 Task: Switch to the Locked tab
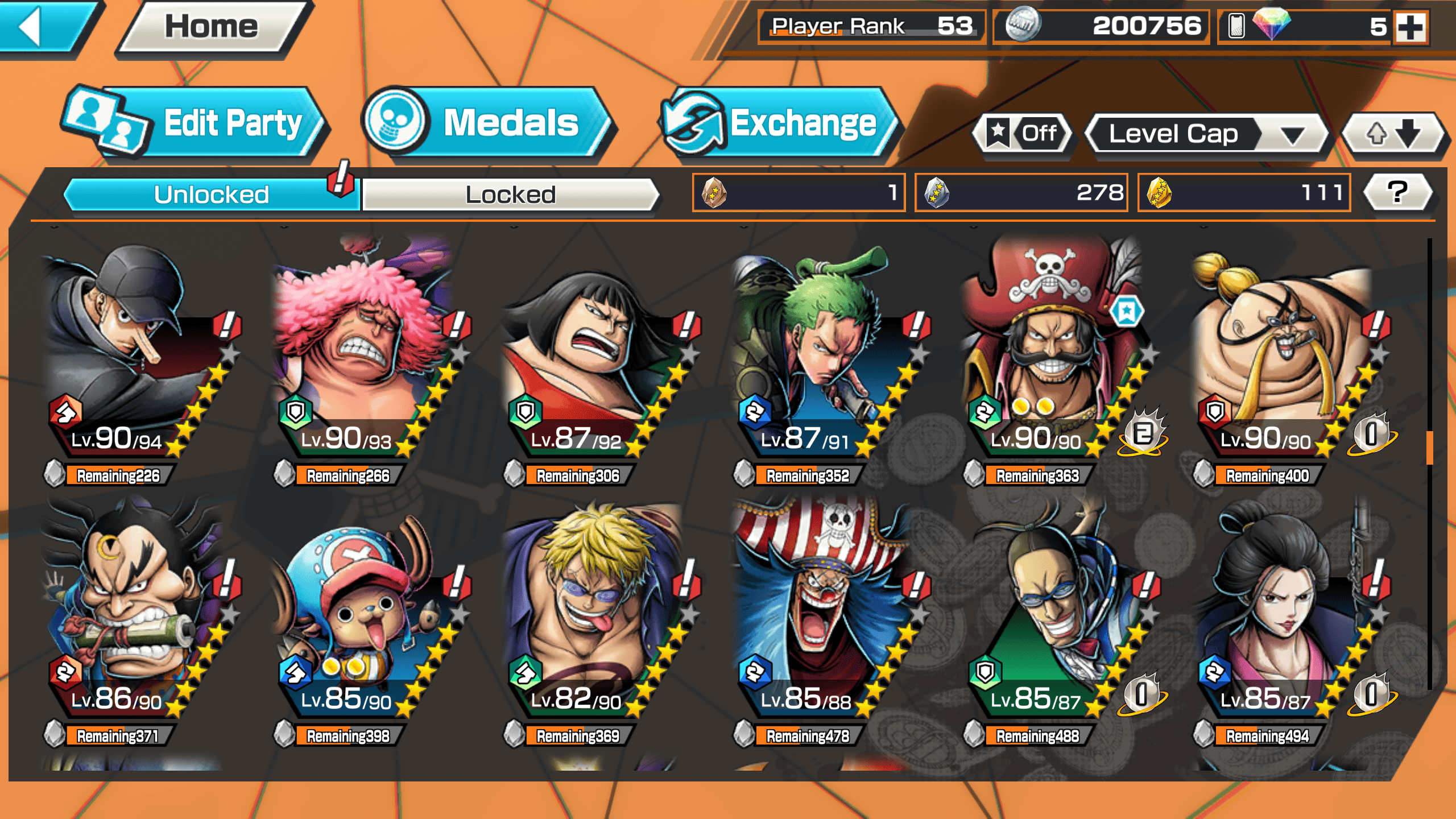coord(510,195)
